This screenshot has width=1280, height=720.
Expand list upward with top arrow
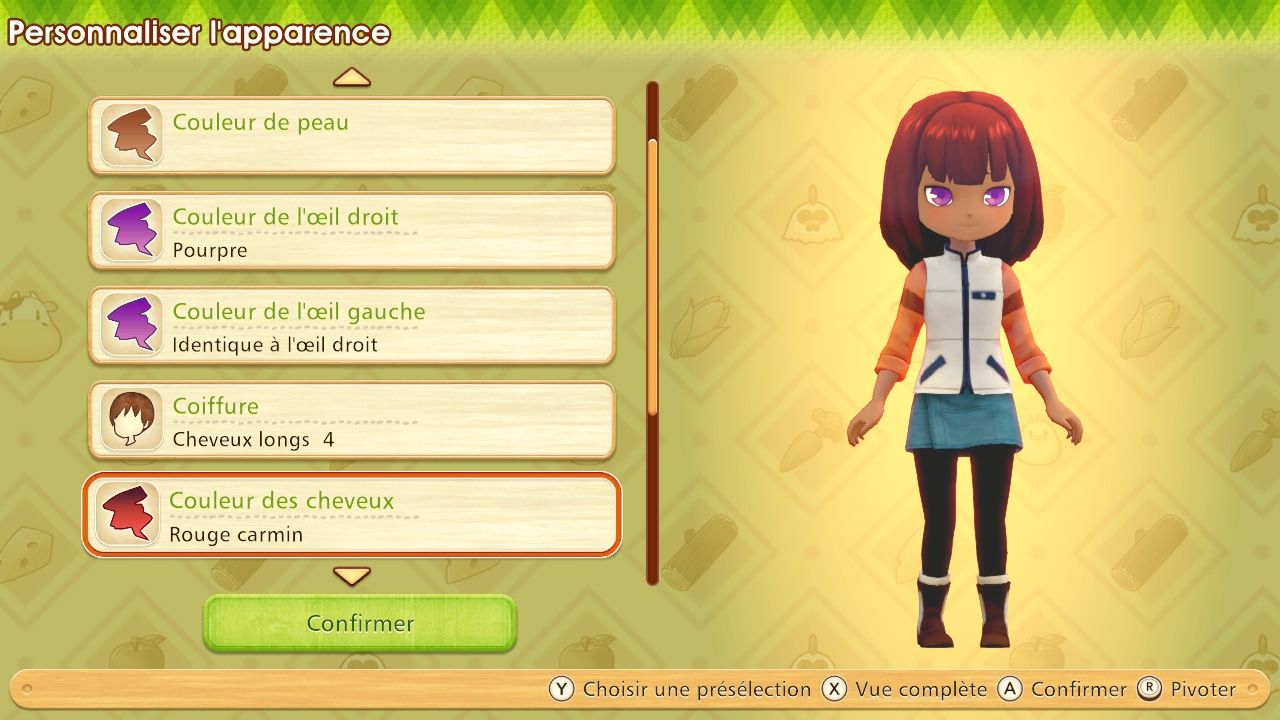click(x=352, y=79)
